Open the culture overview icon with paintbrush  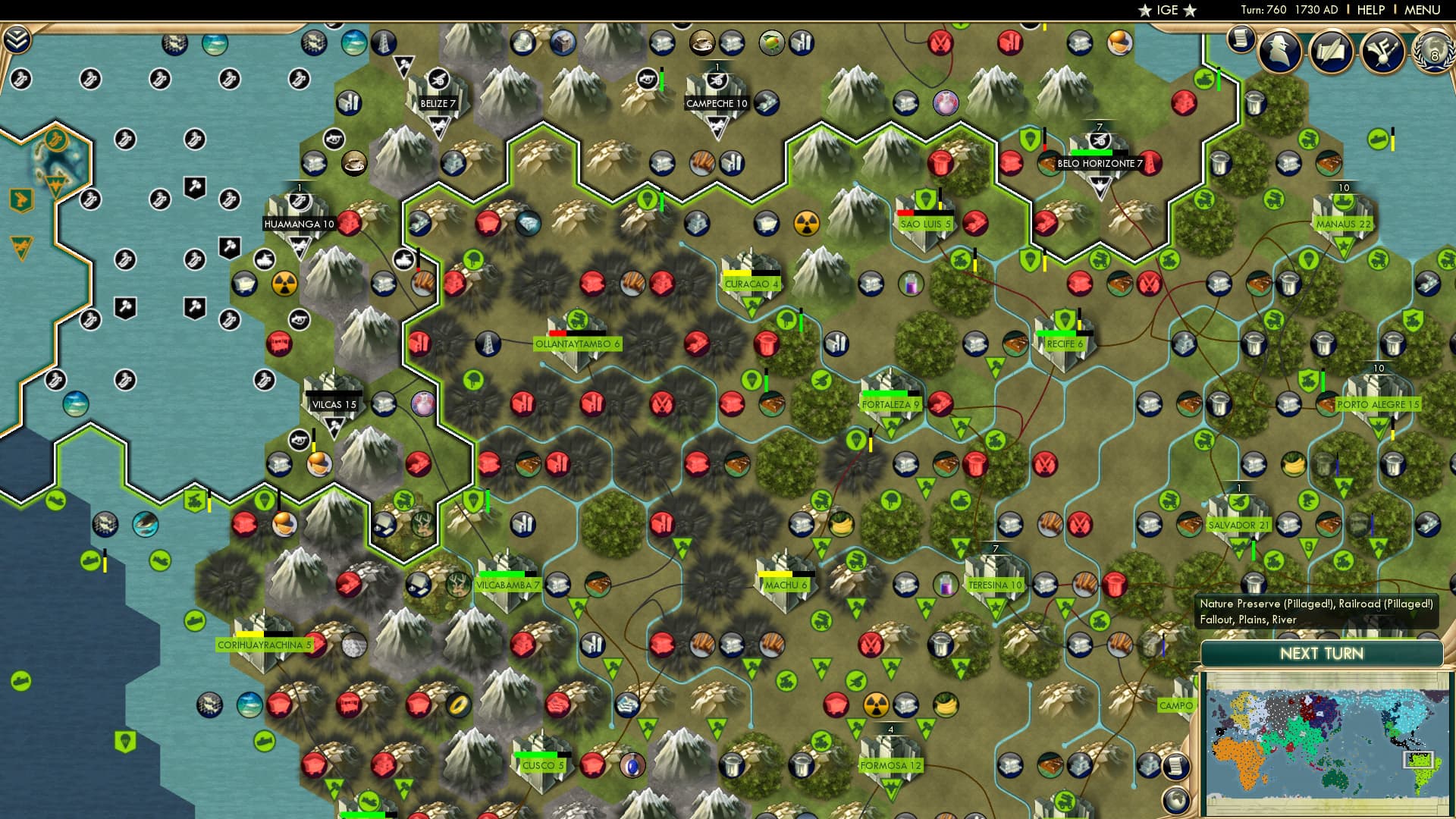pos(1383,52)
